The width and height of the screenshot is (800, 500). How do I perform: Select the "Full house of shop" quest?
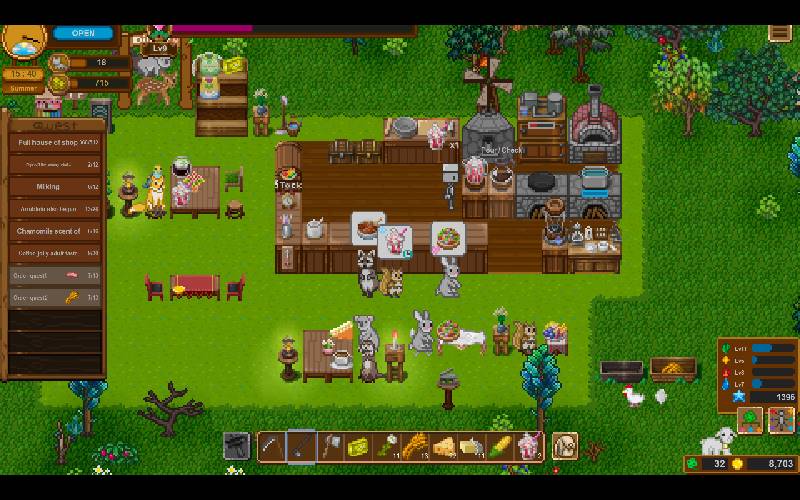[56, 143]
